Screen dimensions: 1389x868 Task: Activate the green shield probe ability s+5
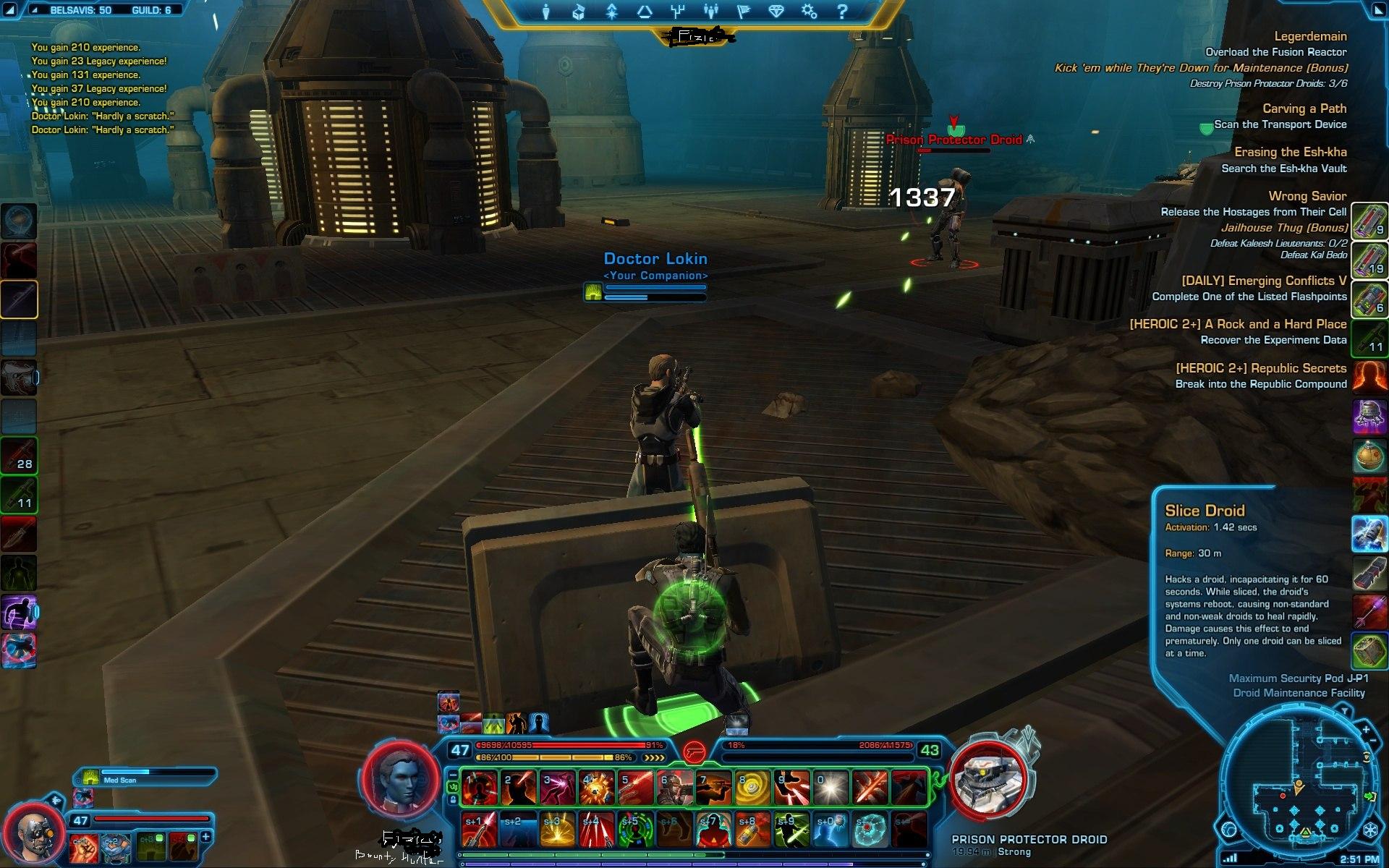tap(636, 830)
